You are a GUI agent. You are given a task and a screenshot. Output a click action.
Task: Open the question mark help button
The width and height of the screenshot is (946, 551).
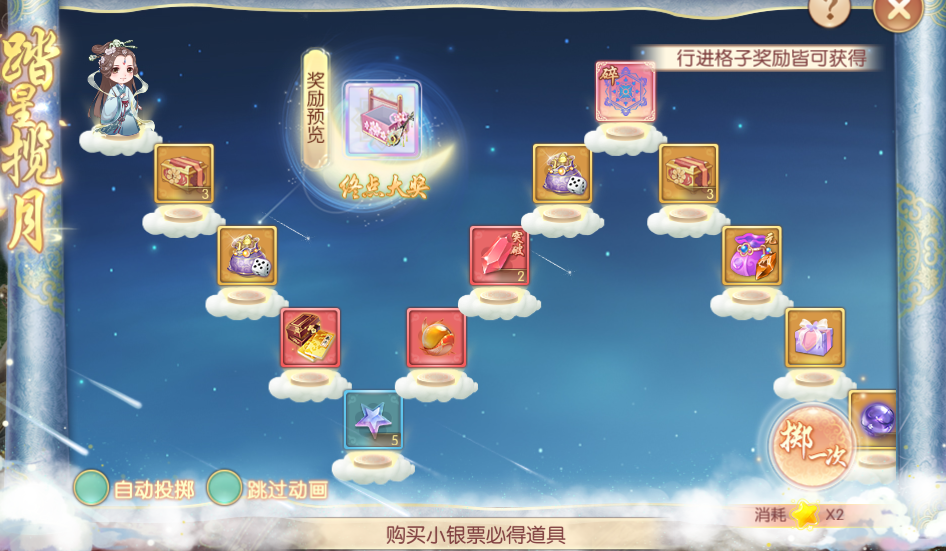coord(829,10)
